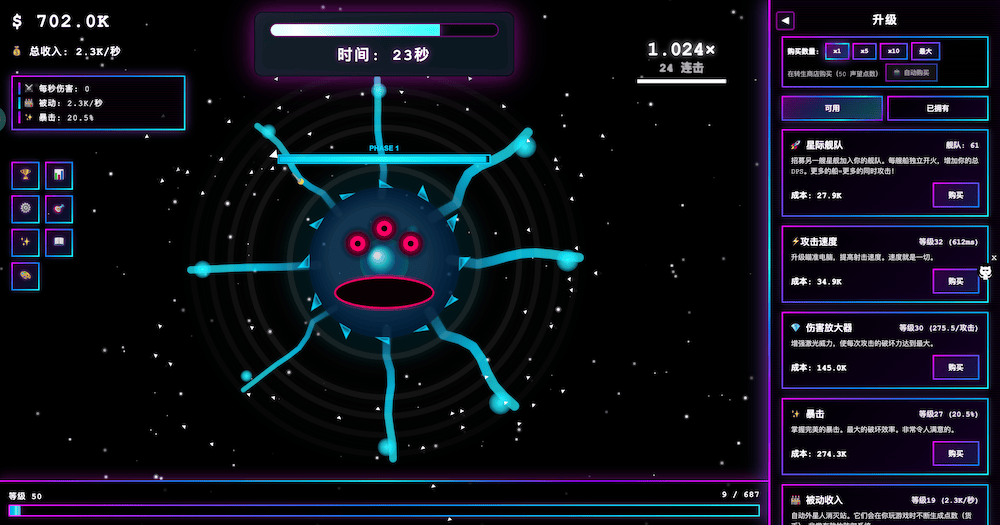The image size is (1000, 525).
Task: Open the sparkles icon button
Action: 26,243
